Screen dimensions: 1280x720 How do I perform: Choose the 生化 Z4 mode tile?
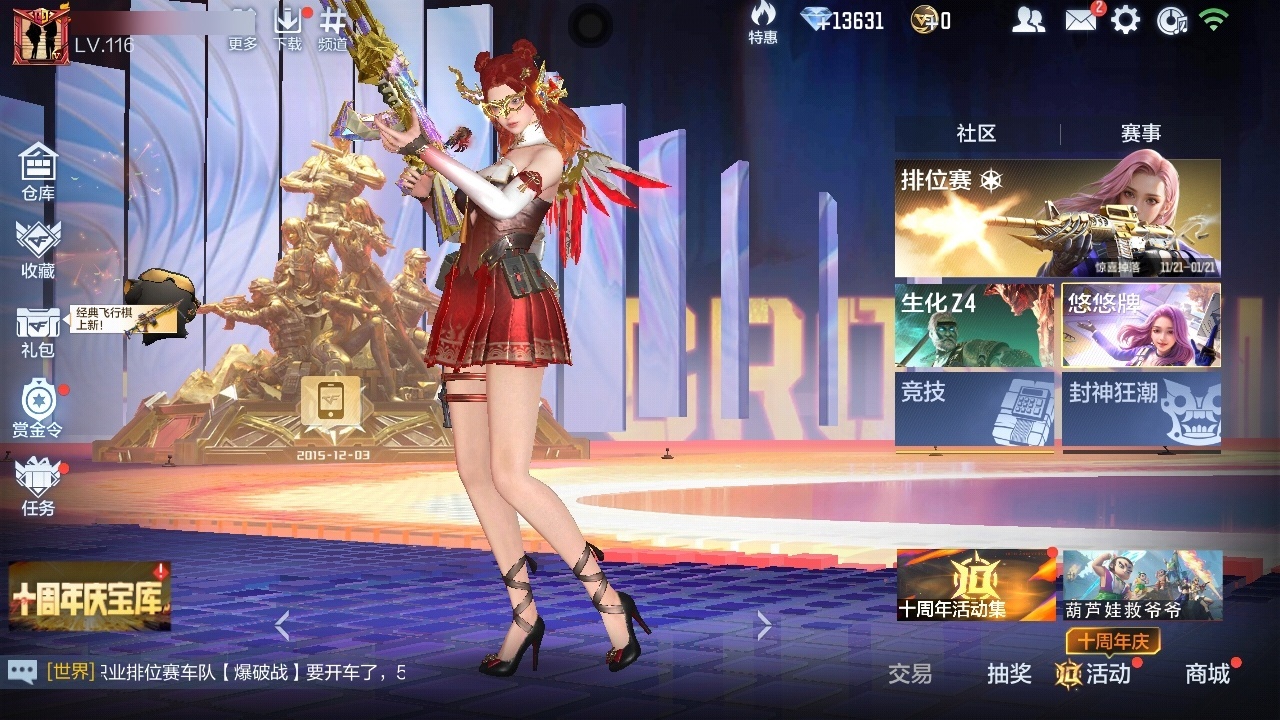tap(974, 325)
